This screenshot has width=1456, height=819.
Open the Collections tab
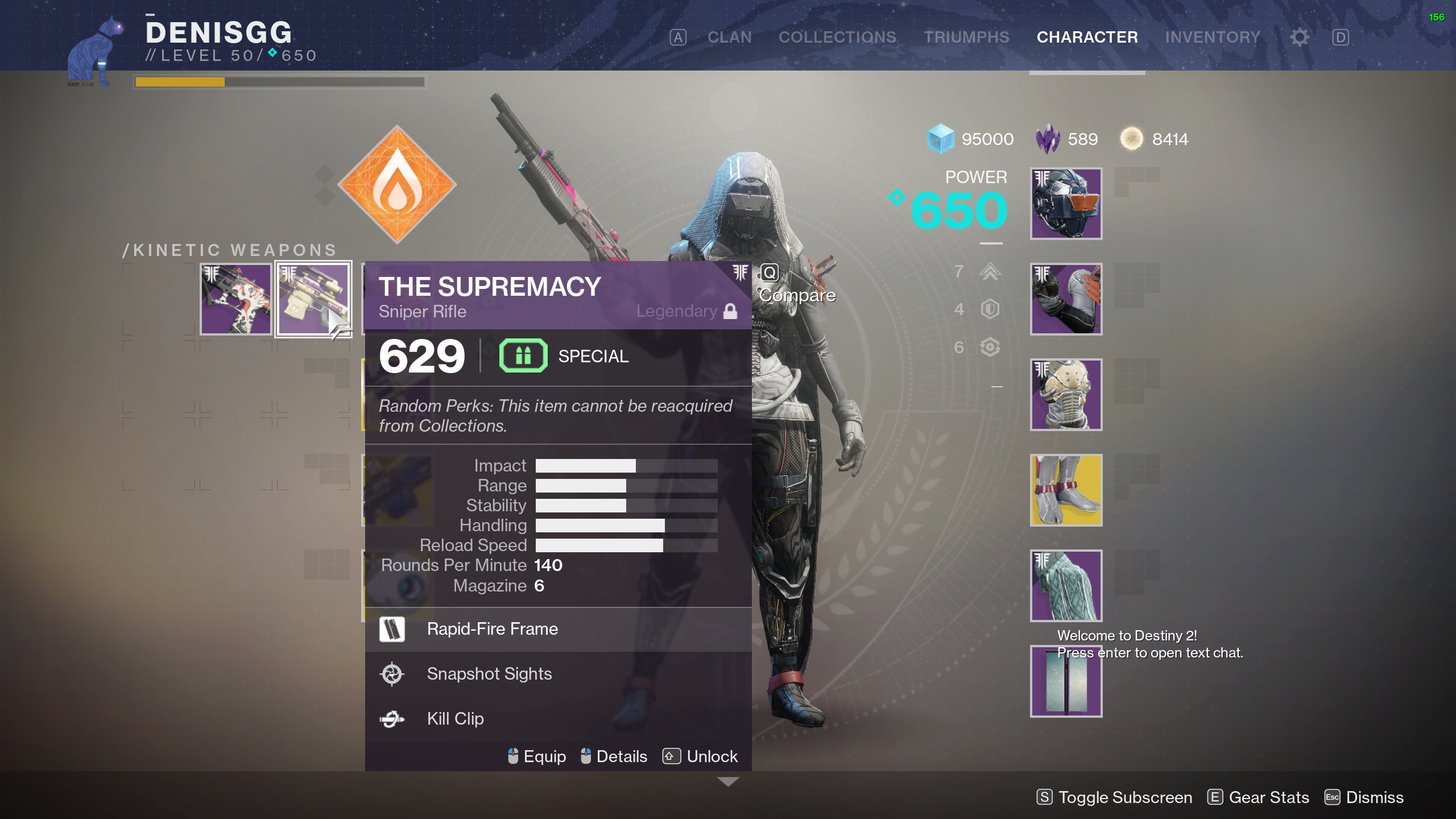coord(838,36)
